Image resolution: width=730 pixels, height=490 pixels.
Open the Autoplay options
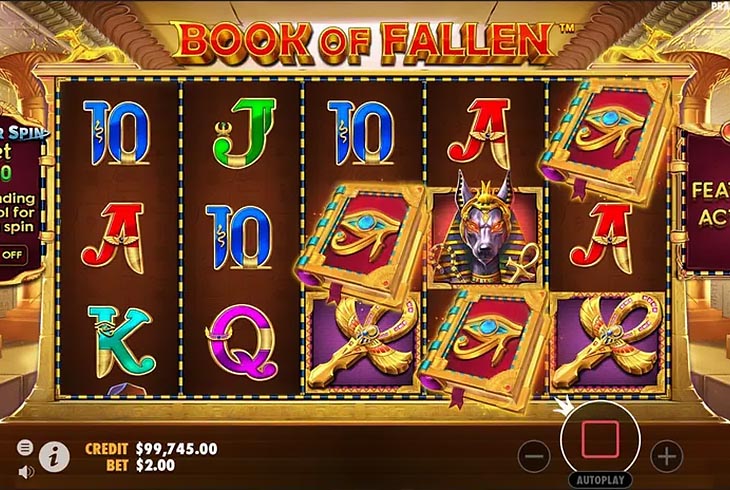[600, 480]
